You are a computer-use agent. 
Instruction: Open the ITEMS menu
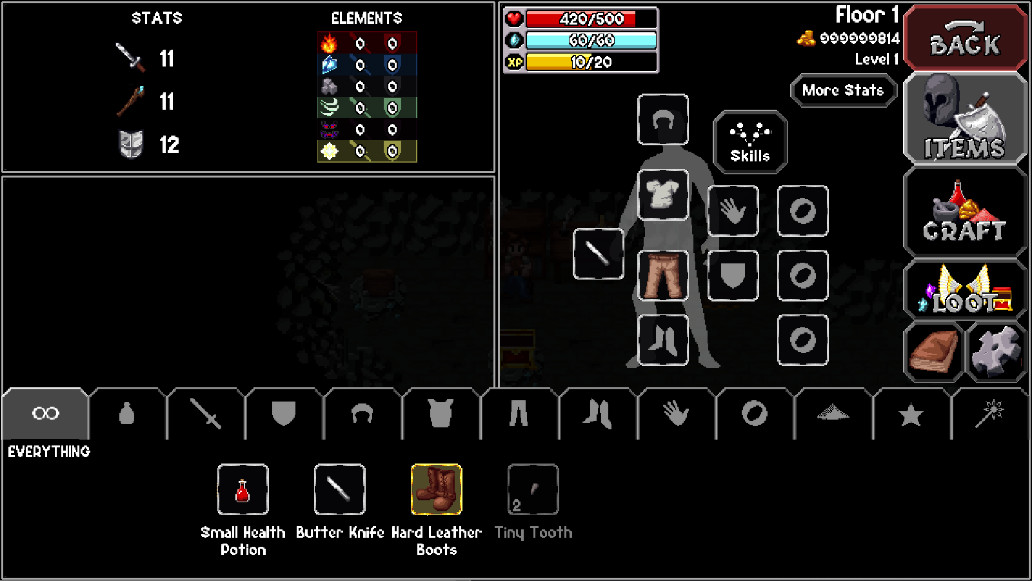pyautogui.click(x=965, y=120)
